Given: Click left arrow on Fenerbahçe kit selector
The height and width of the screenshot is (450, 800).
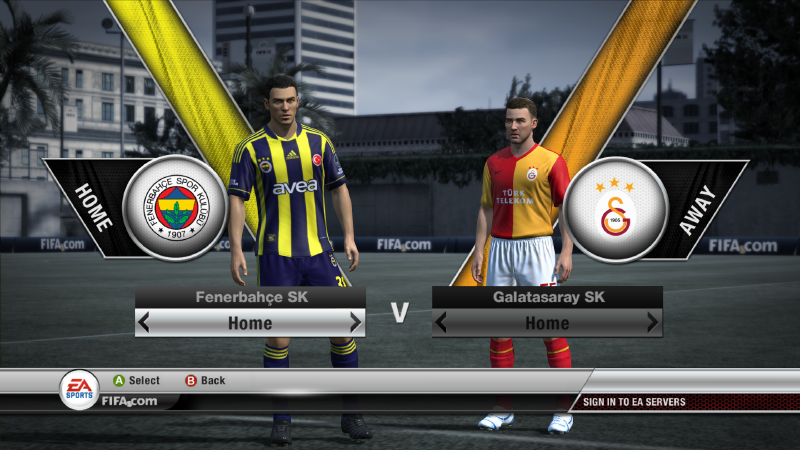Looking at the screenshot, I should [145, 323].
